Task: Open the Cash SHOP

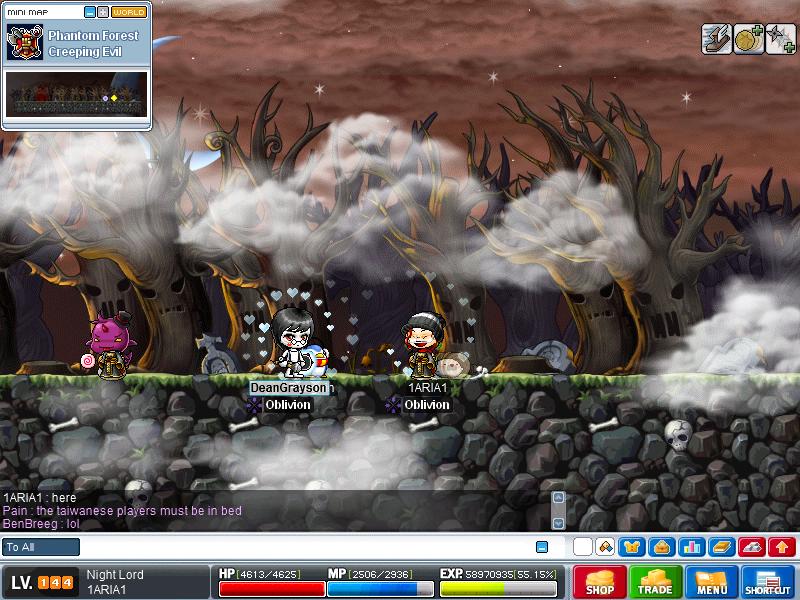Action: 600,582
